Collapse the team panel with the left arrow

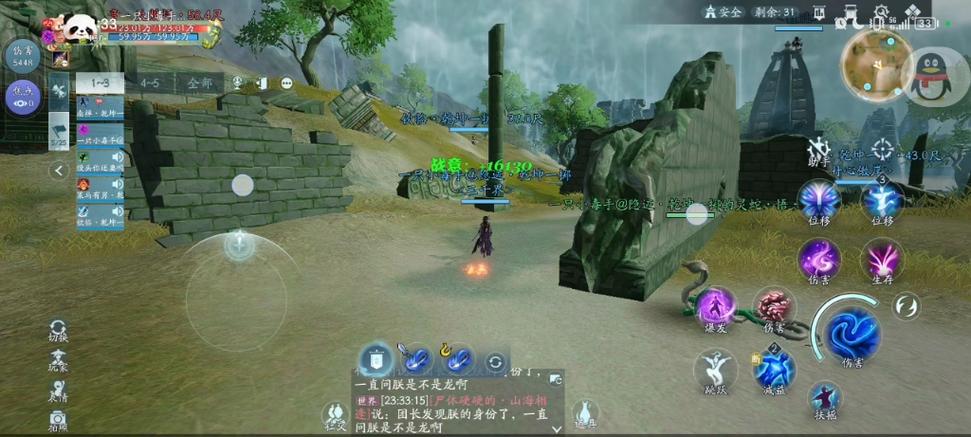point(59,170)
